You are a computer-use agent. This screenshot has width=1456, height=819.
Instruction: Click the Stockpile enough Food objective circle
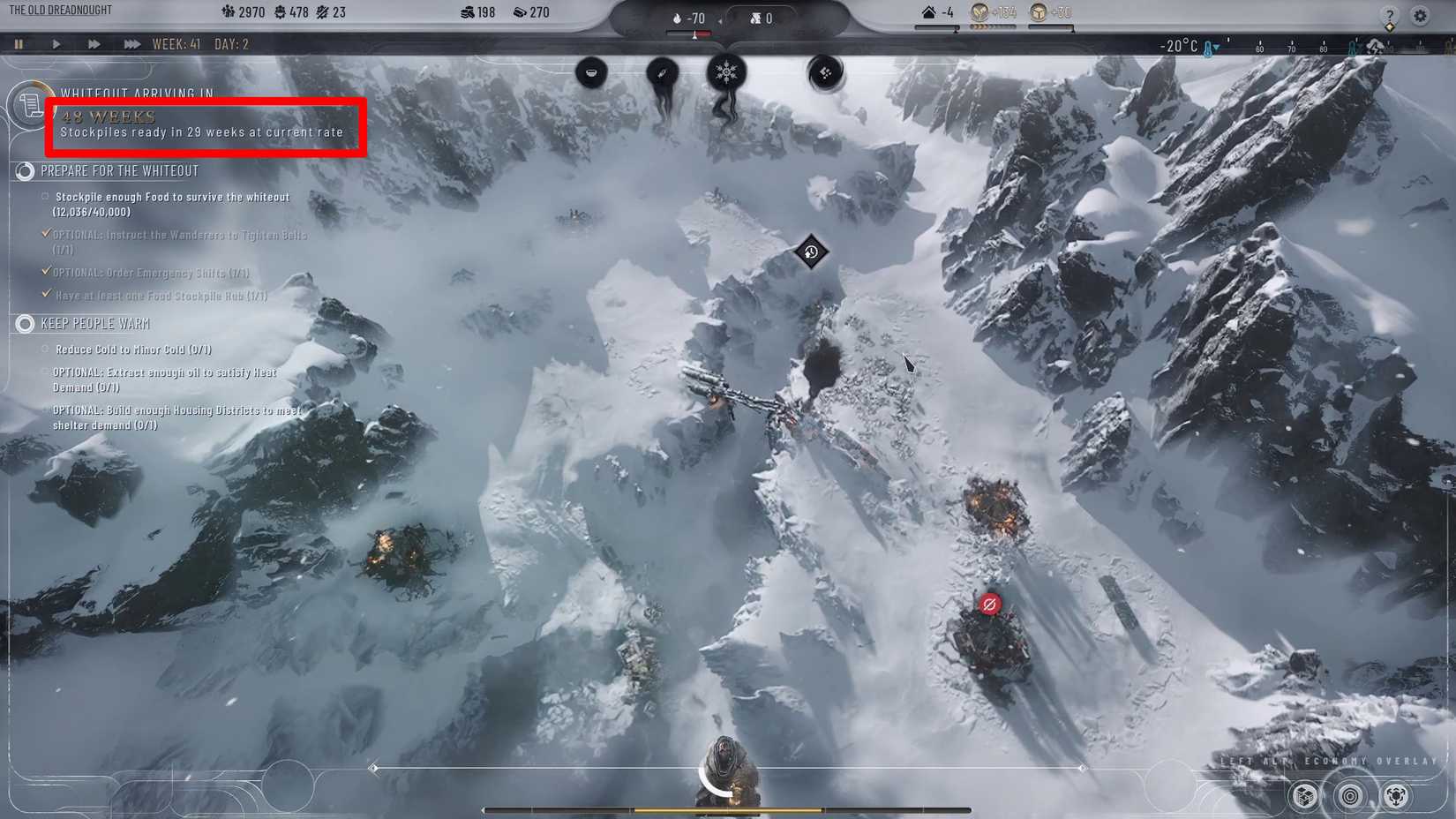pyautogui.click(x=44, y=196)
